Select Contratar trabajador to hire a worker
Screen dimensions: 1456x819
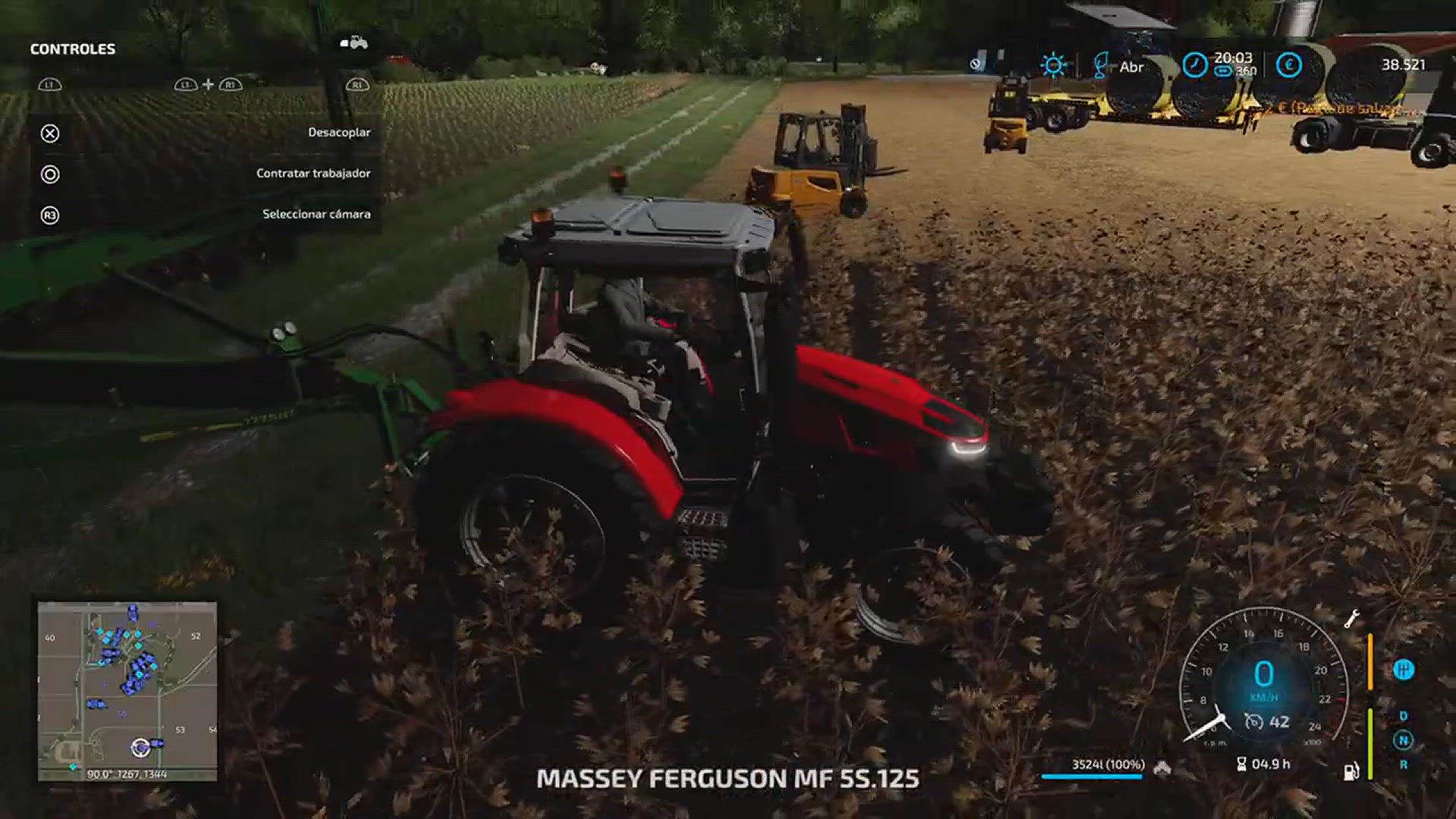[314, 172]
